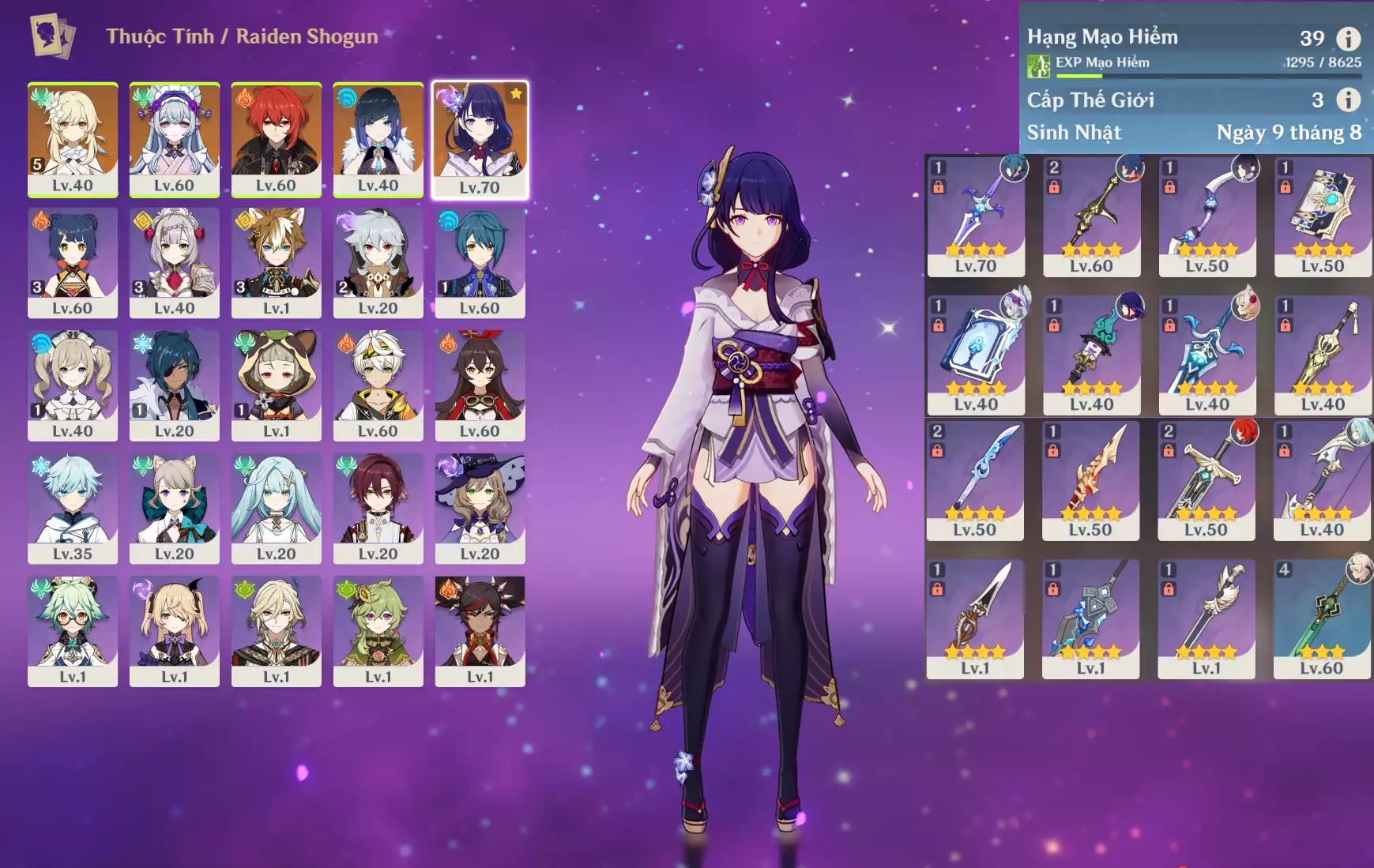The height and width of the screenshot is (868, 1374).
Task: Select the Lv.40 blue book catalyst
Action: tap(975, 355)
